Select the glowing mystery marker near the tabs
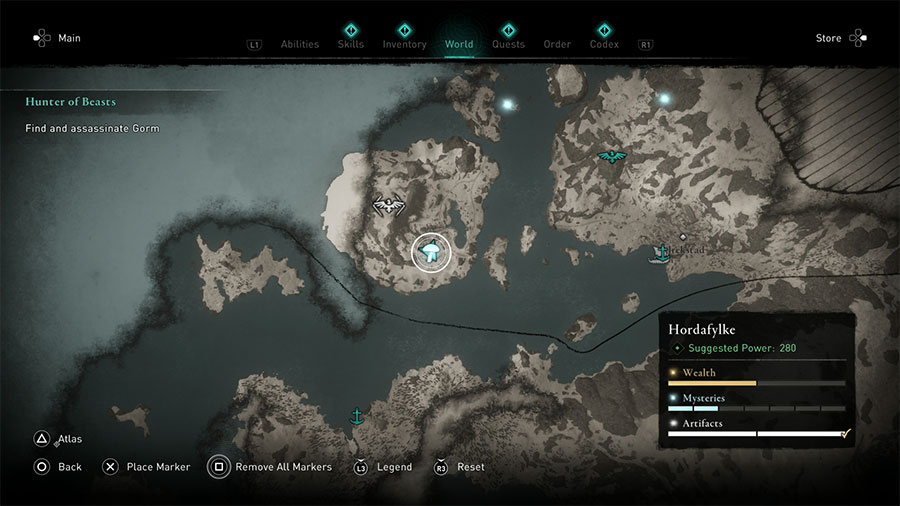 pyautogui.click(x=508, y=104)
